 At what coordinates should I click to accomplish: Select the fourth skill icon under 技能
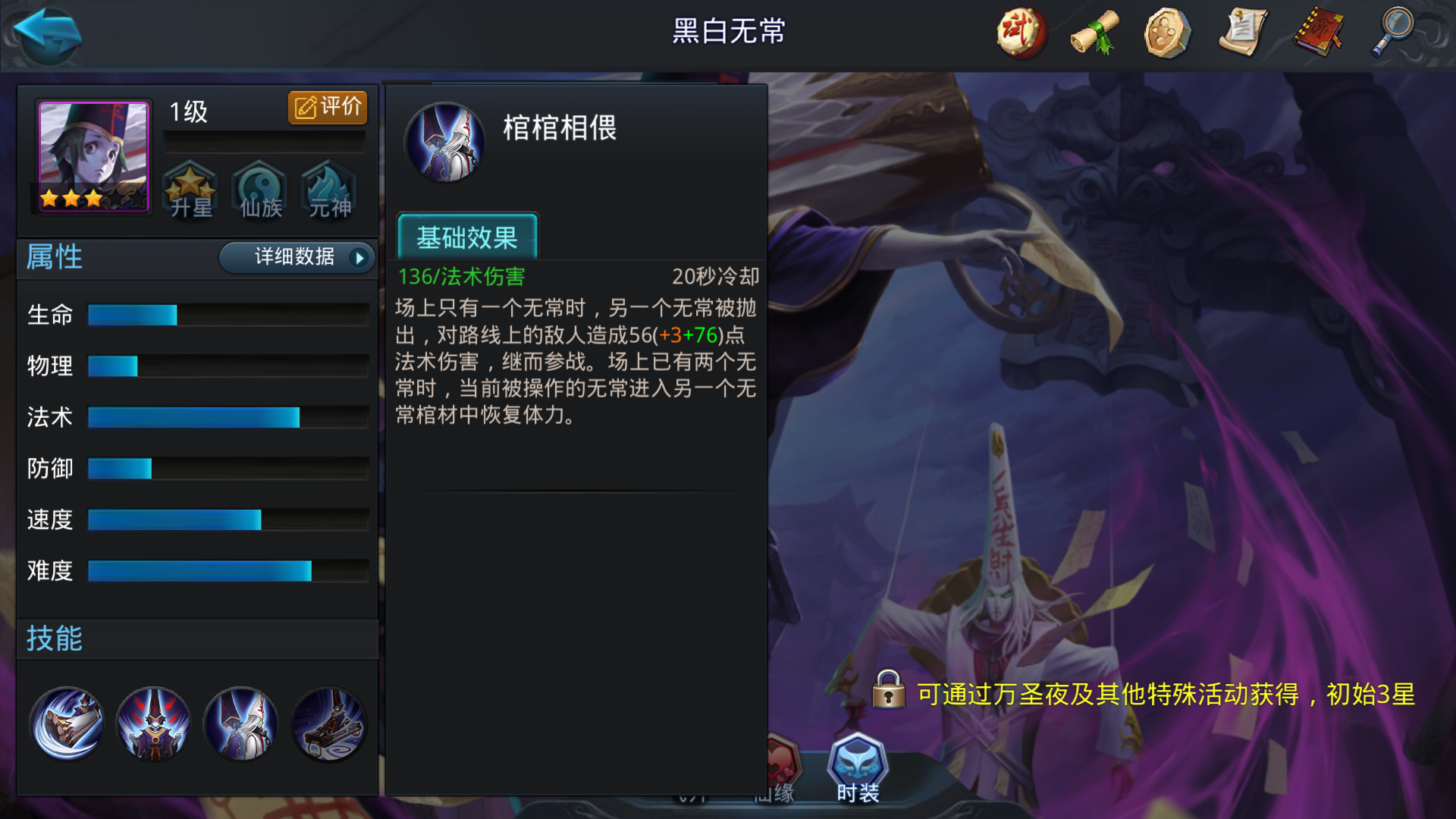pos(328,724)
